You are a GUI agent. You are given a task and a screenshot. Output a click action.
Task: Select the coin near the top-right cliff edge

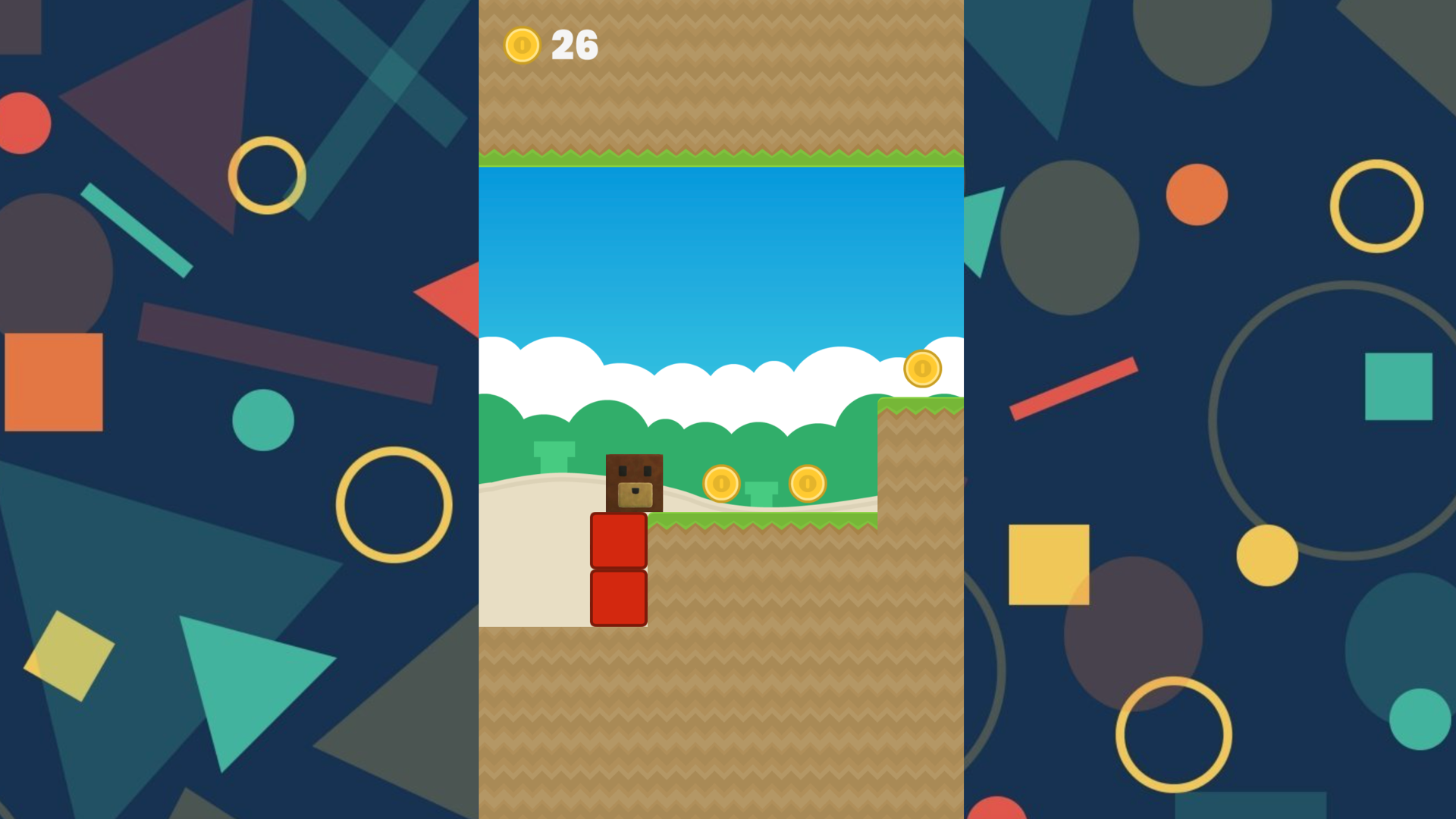[922, 369]
